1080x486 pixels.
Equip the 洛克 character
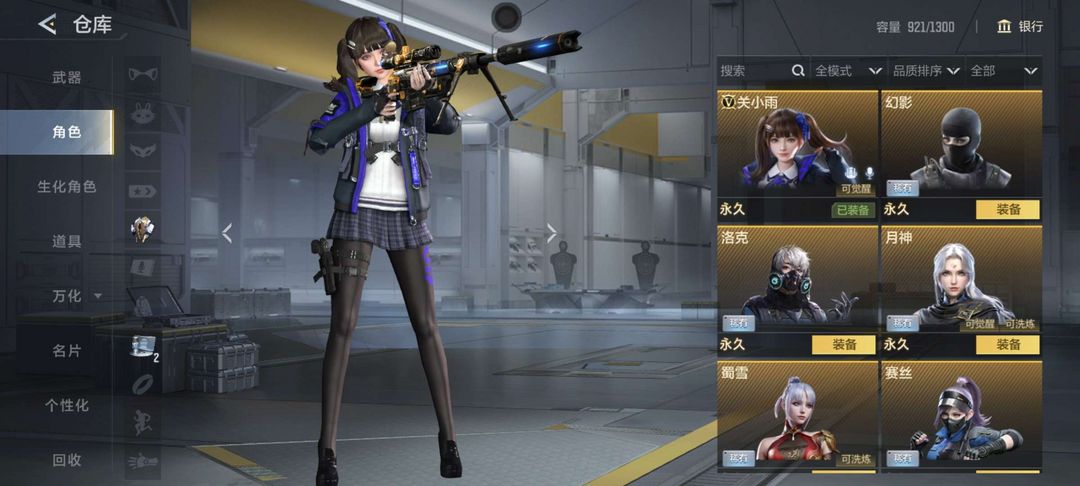click(x=843, y=344)
